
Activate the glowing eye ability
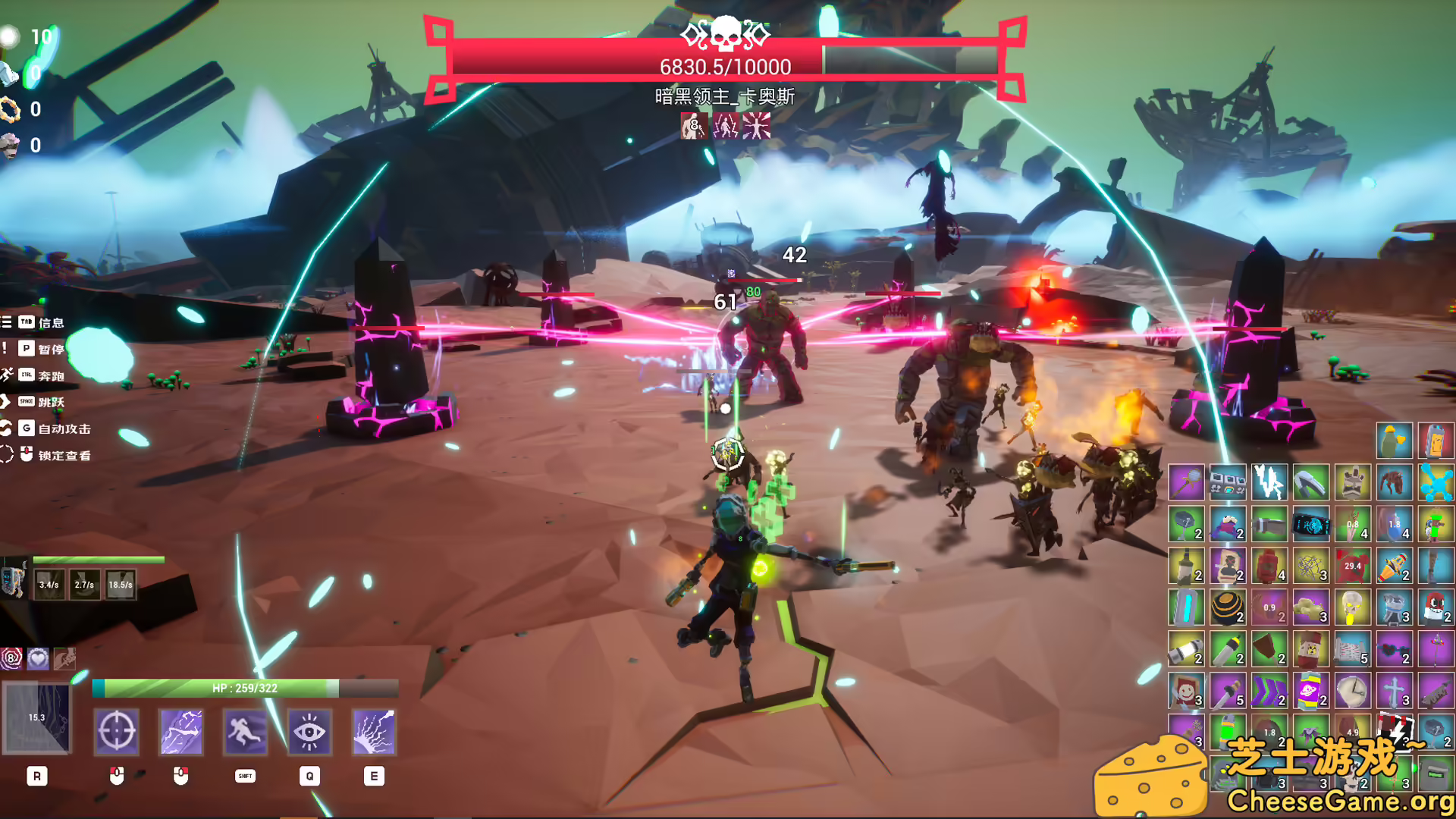coord(309,732)
